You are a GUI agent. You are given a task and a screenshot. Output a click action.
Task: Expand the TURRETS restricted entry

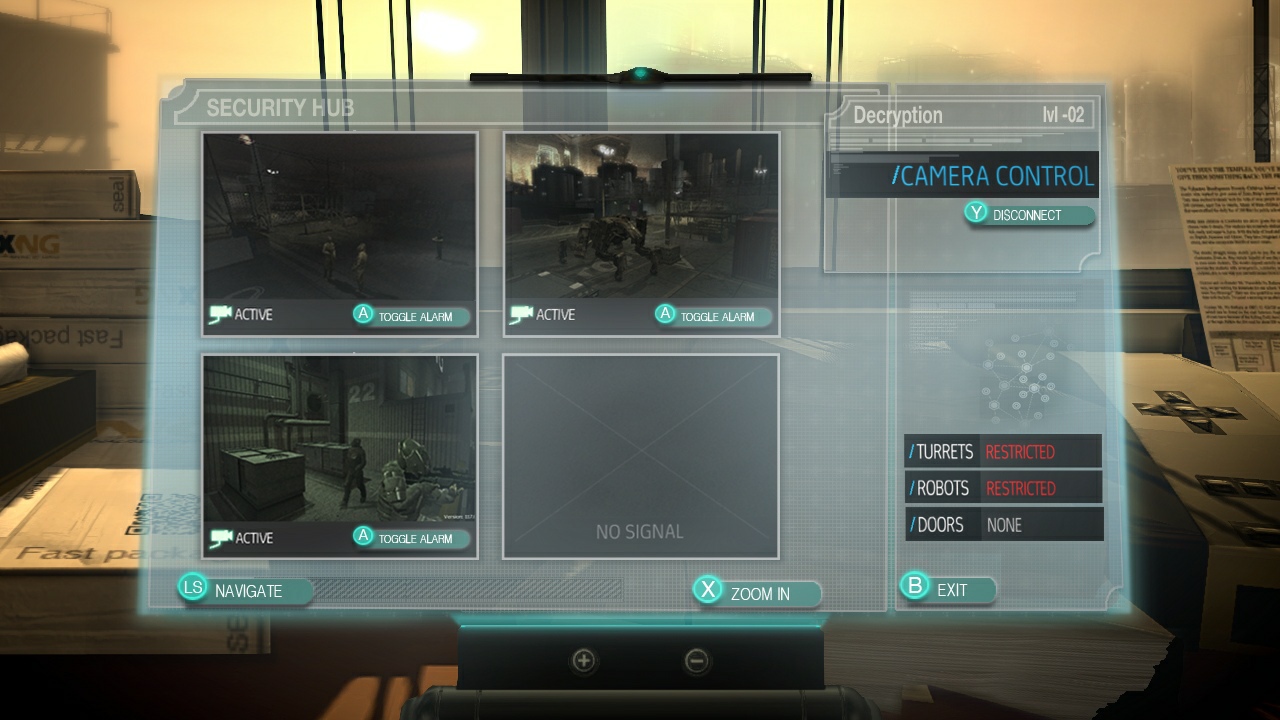point(1003,451)
